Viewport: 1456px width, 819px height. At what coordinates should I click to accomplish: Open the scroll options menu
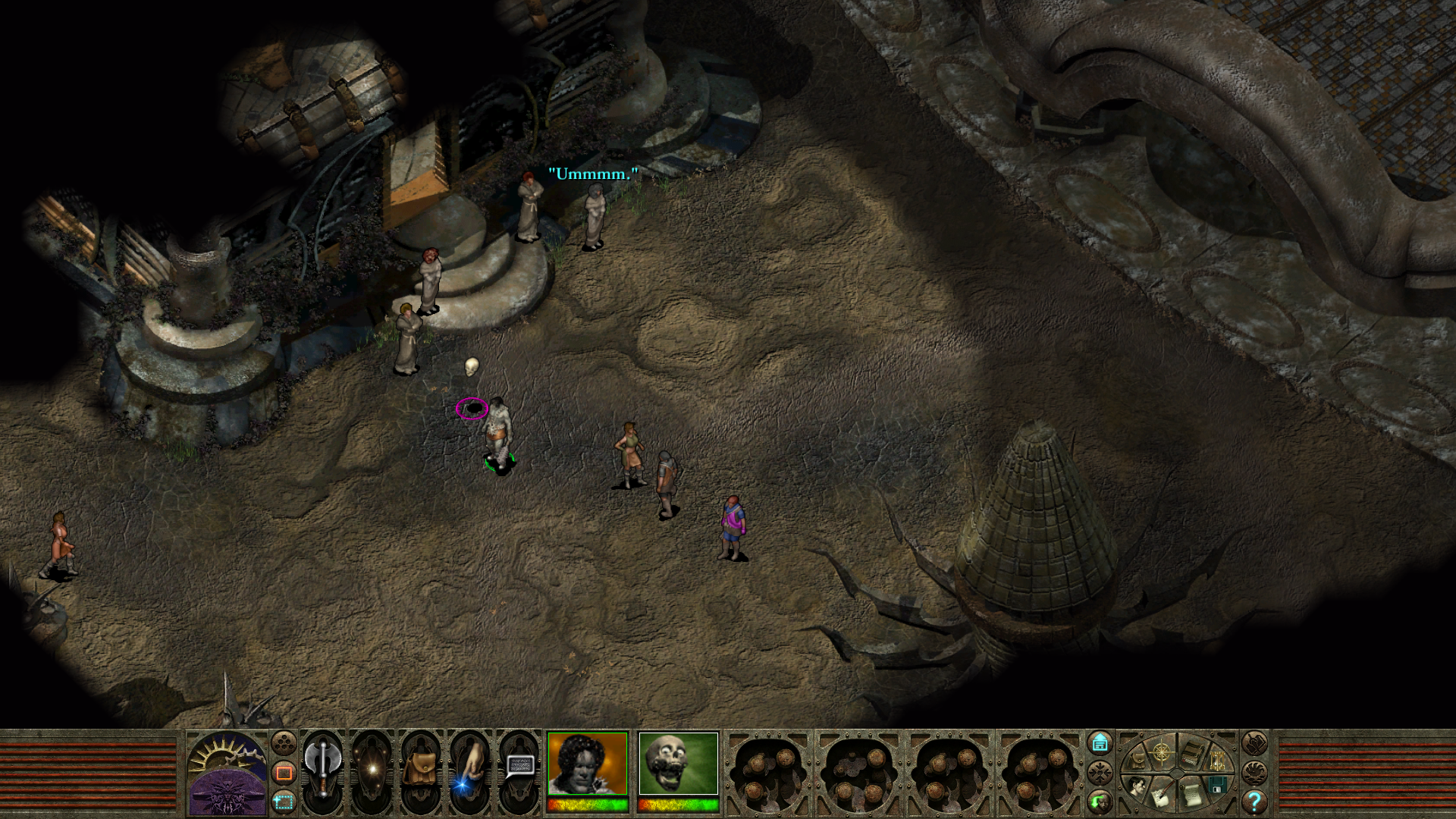[x=1192, y=795]
